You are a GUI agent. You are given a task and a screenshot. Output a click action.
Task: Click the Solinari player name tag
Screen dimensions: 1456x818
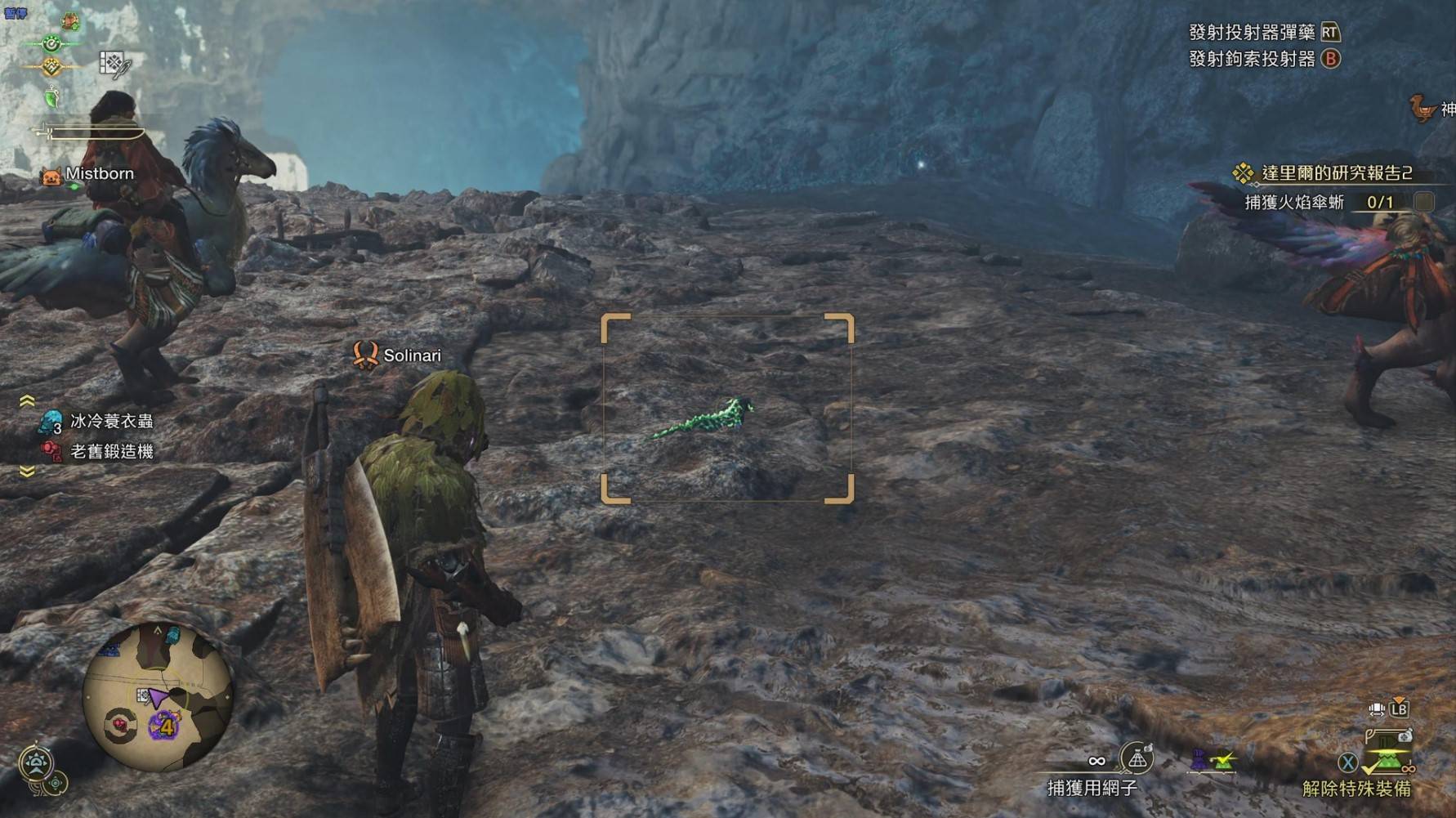coord(411,355)
